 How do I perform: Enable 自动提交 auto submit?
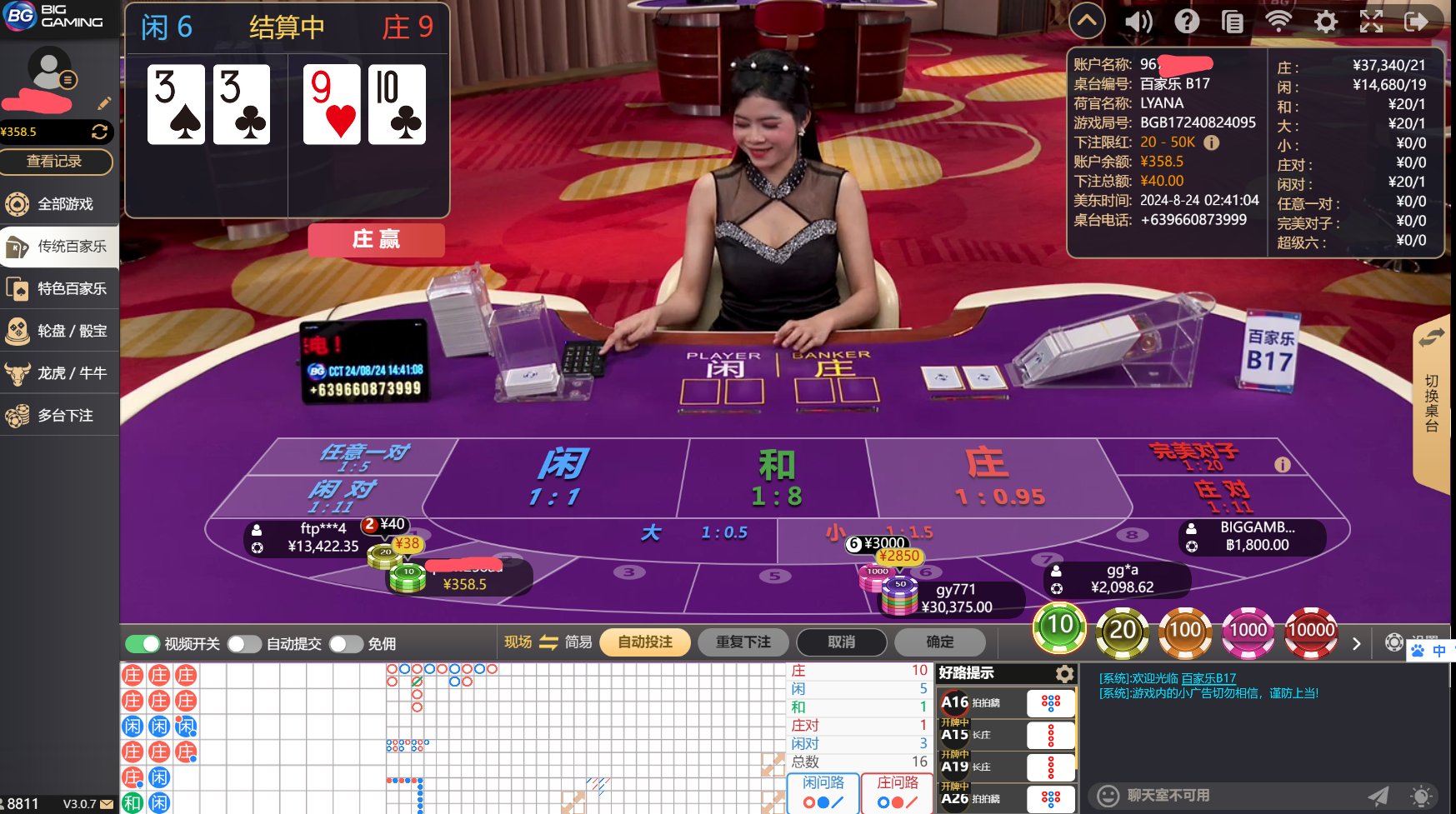(244, 643)
